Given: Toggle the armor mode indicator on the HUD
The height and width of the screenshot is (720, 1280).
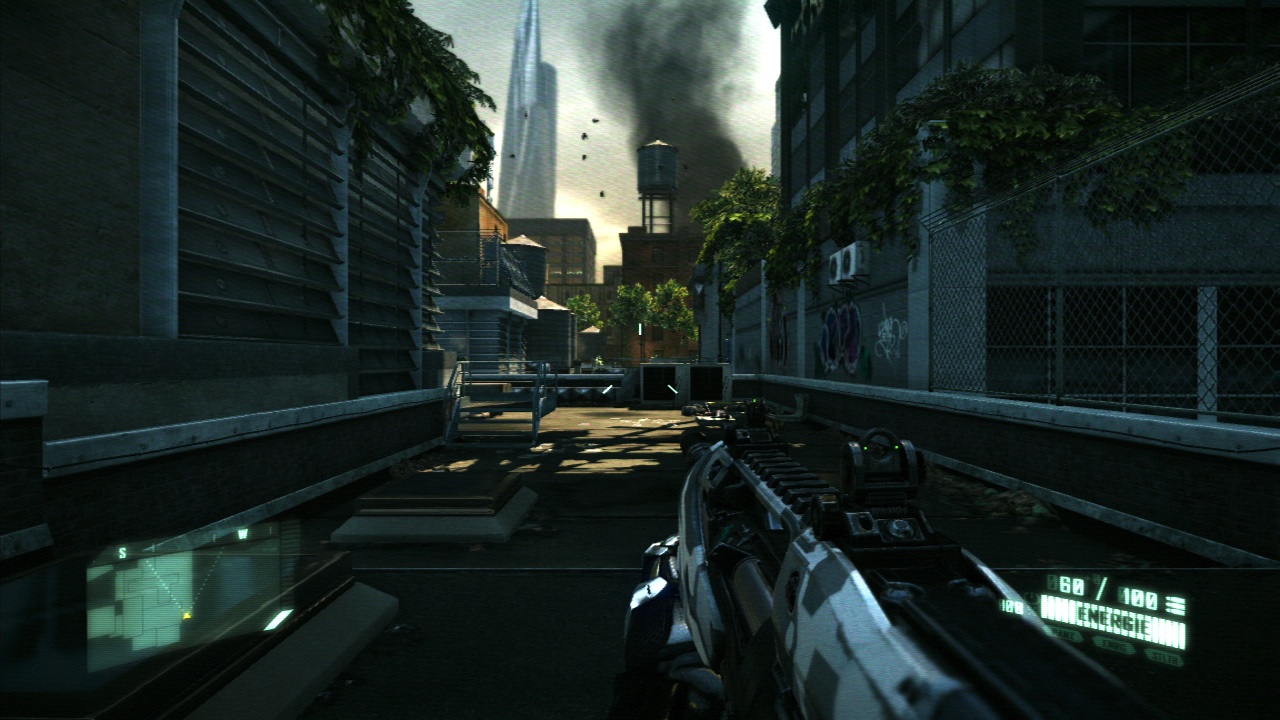Looking at the screenshot, I should pos(1066,633).
